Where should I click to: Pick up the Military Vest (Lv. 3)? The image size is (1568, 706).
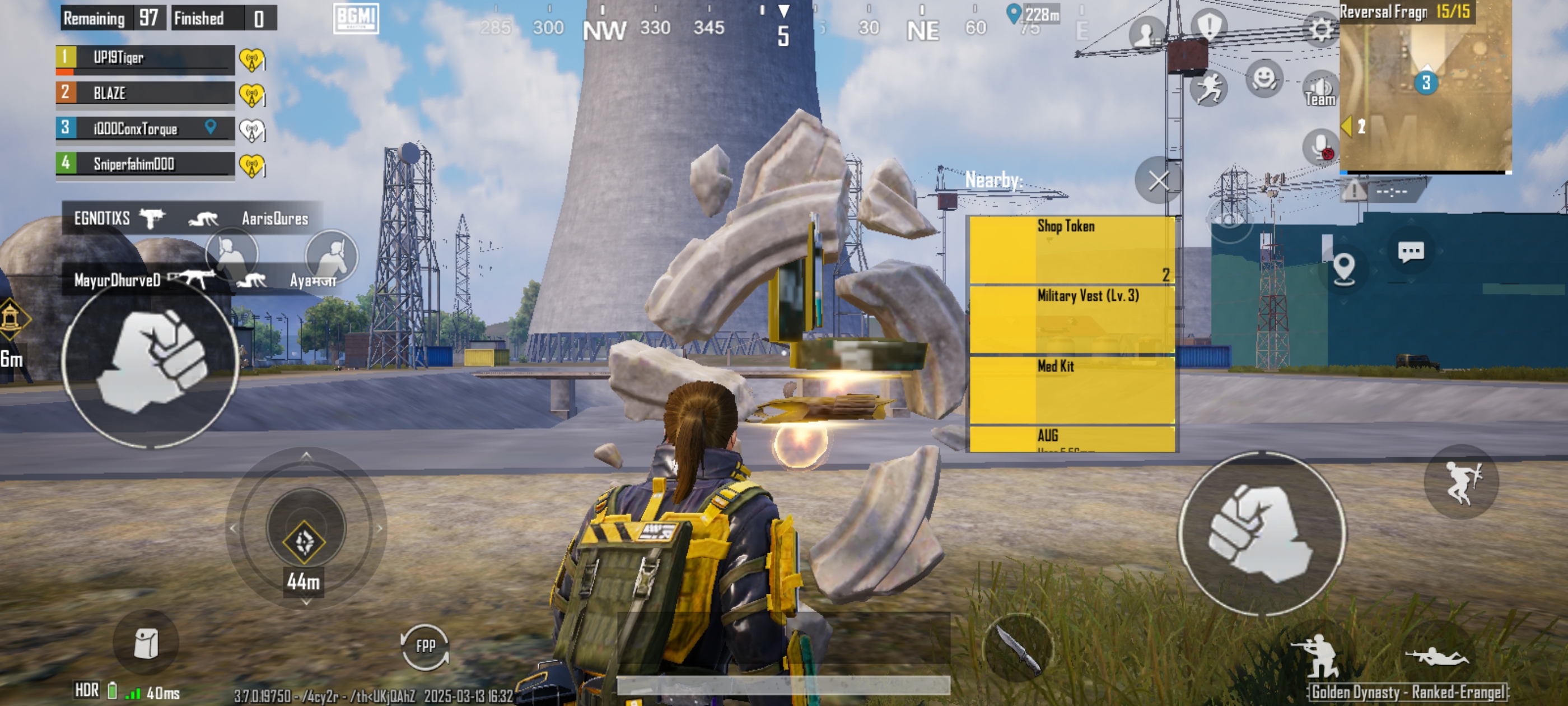click(1071, 320)
